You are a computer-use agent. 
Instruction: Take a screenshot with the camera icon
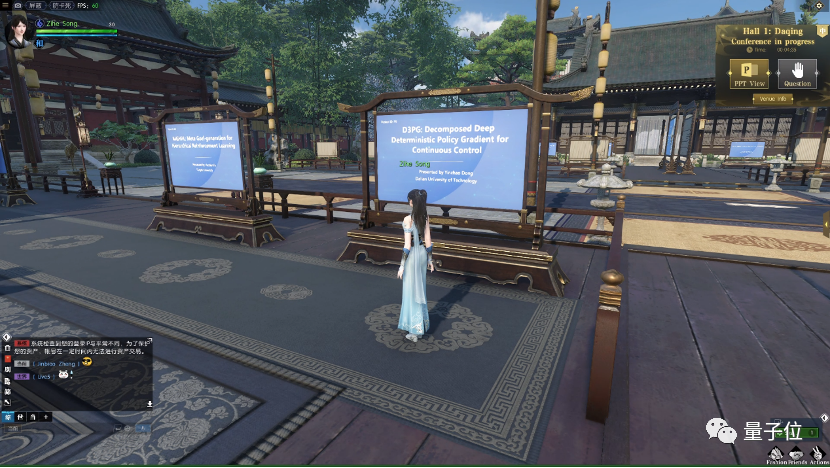(x=17, y=5)
